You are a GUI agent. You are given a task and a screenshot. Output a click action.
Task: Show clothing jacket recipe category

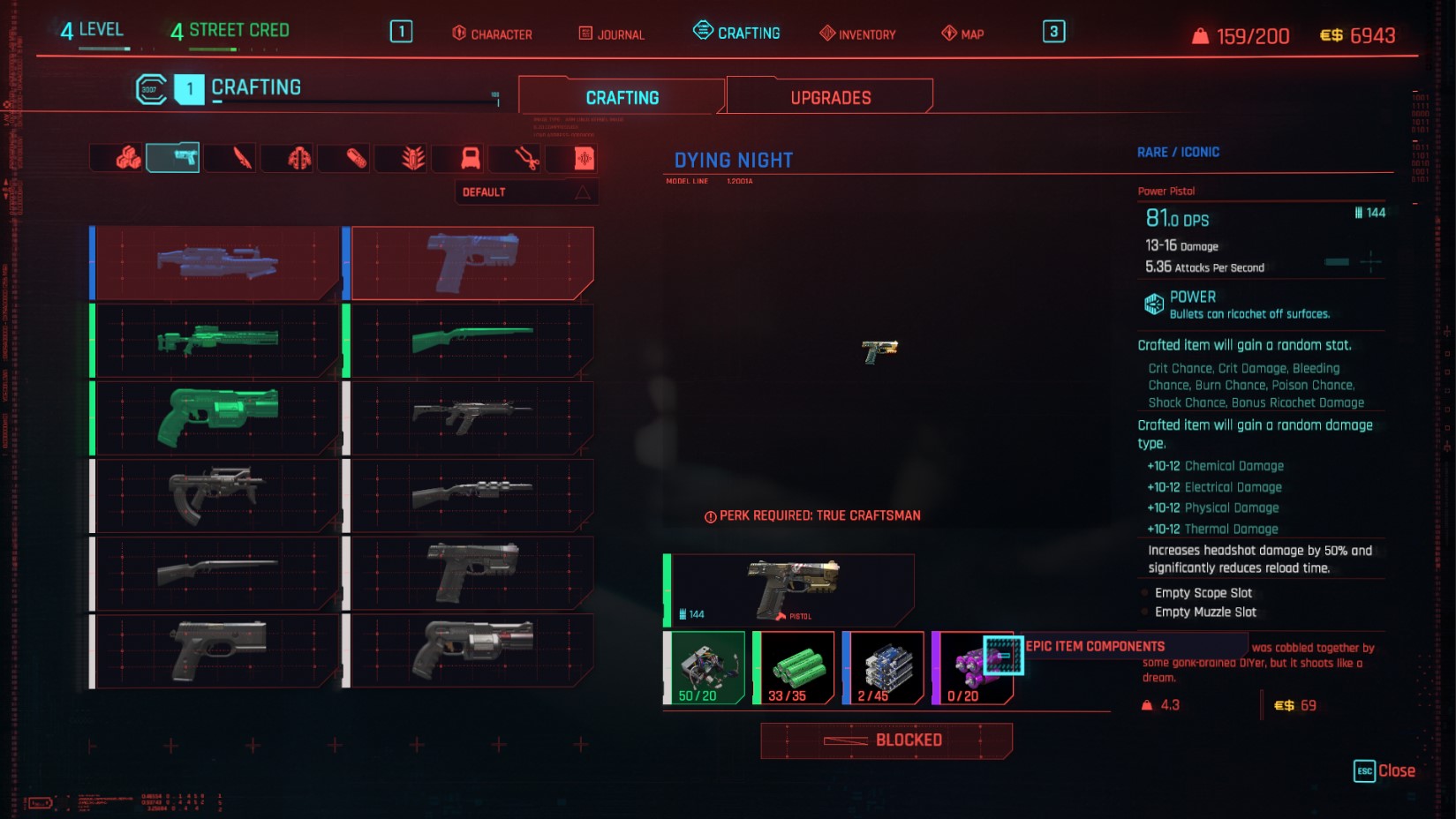[299, 158]
